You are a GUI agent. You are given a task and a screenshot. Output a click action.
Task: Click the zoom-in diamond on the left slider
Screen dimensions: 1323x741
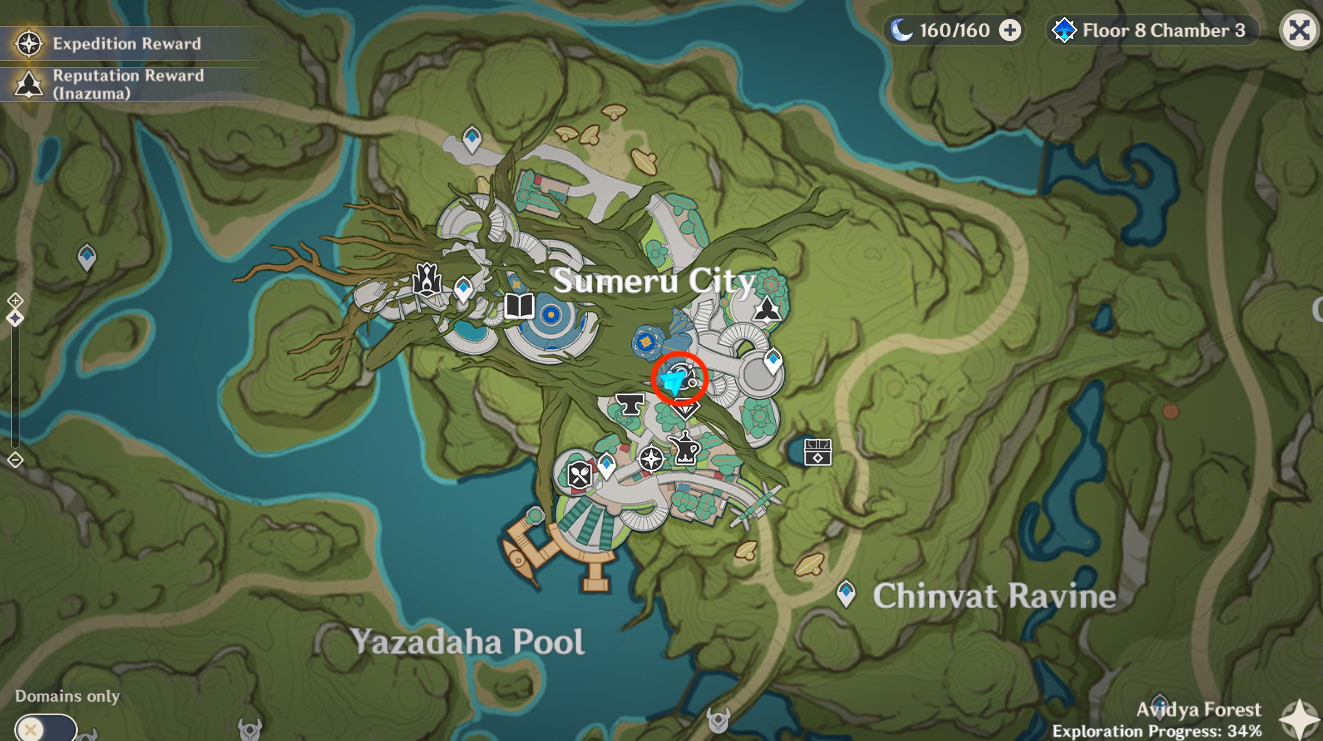pyautogui.click(x=14, y=298)
